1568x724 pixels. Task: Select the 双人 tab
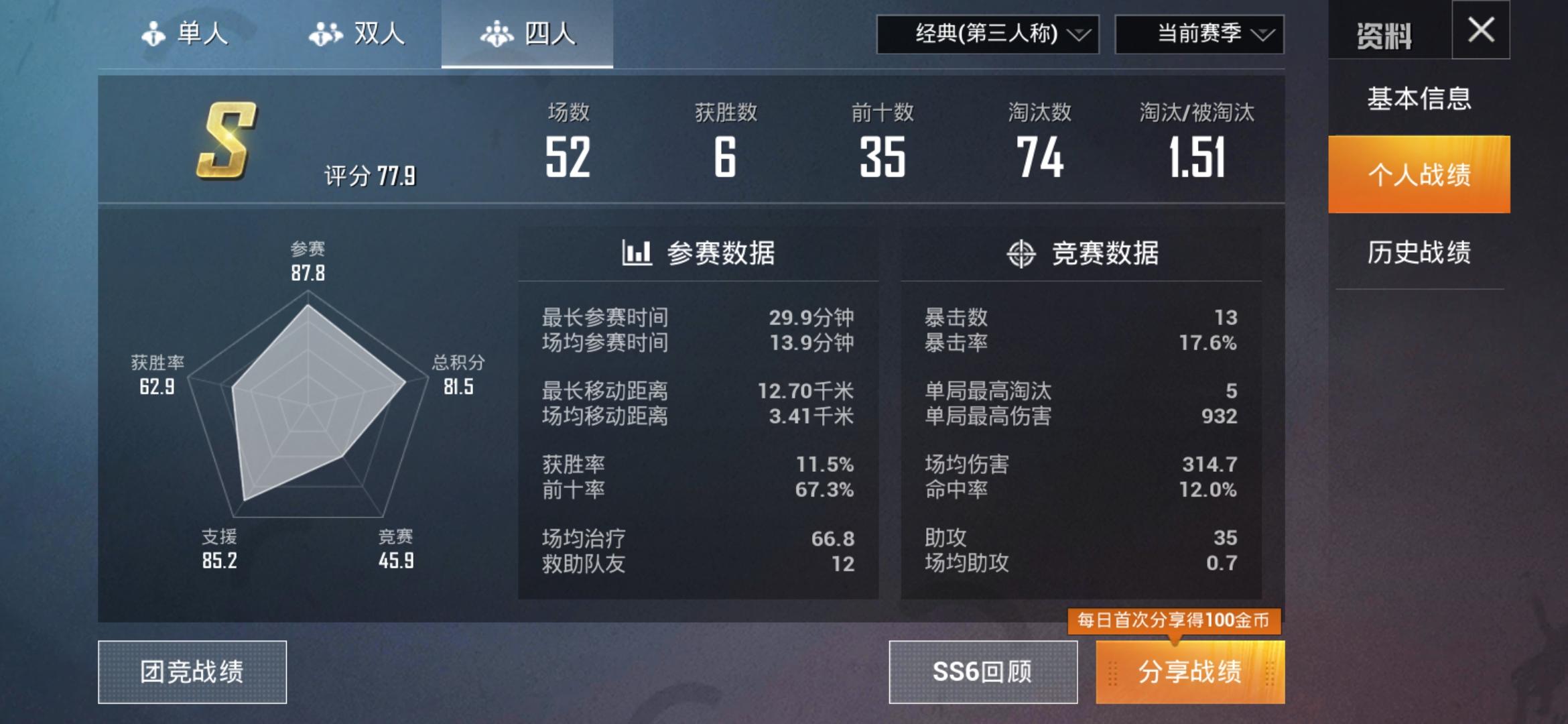pyautogui.click(x=356, y=35)
